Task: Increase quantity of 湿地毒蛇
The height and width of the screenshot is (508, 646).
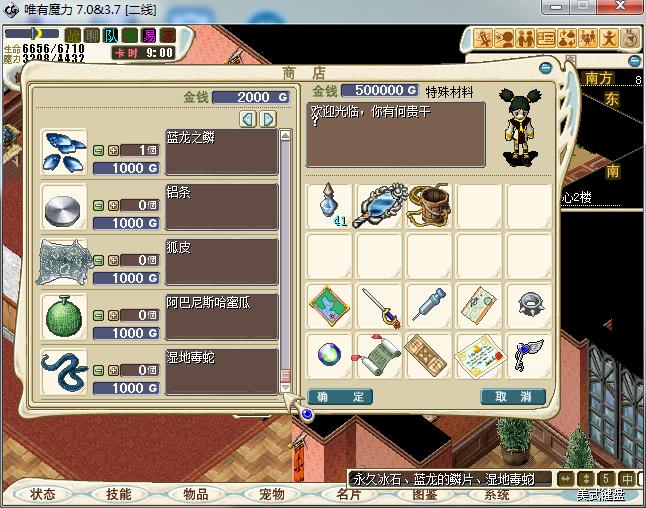Action: 112,370
